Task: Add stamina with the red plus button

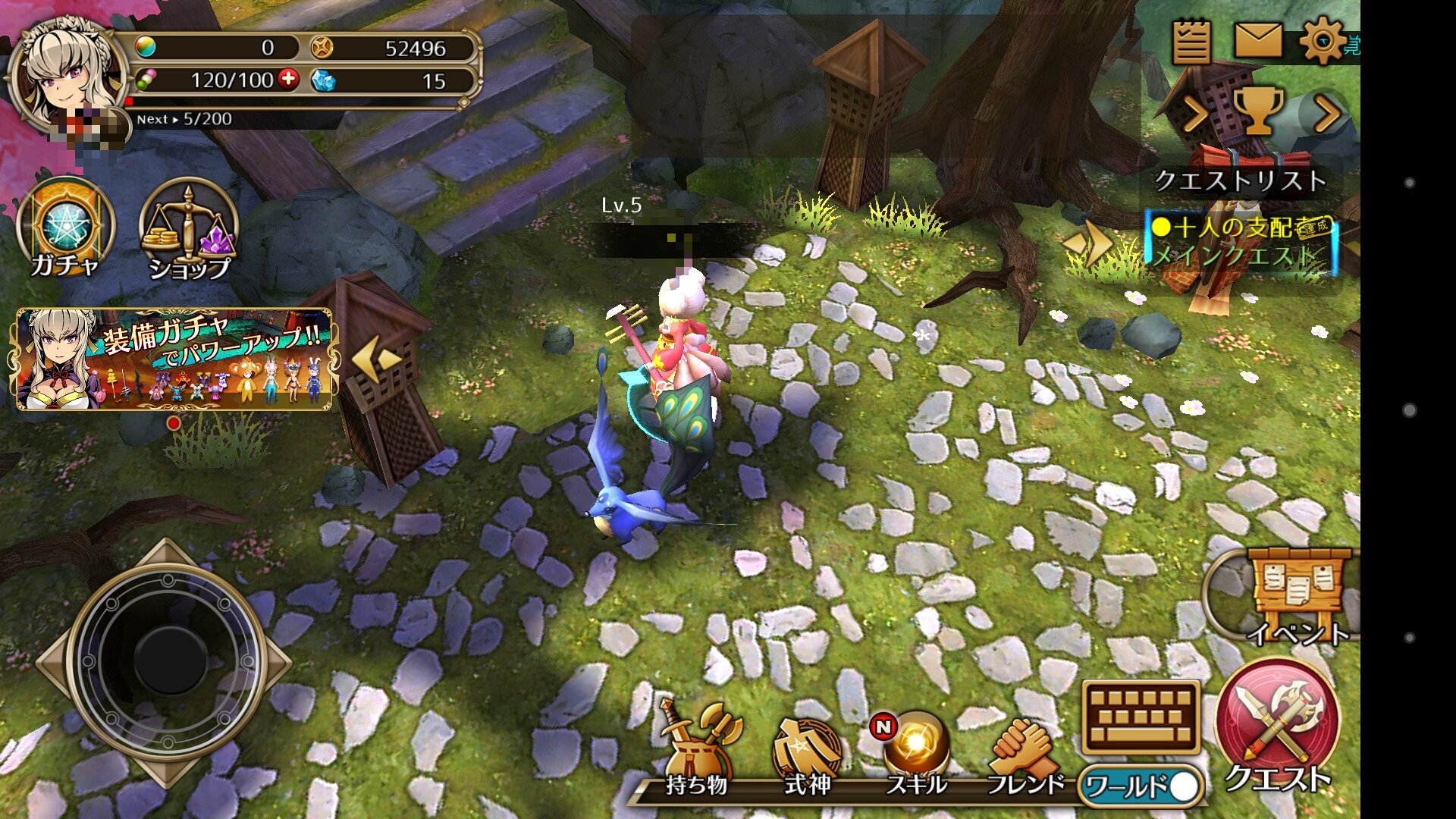Action: tap(288, 79)
